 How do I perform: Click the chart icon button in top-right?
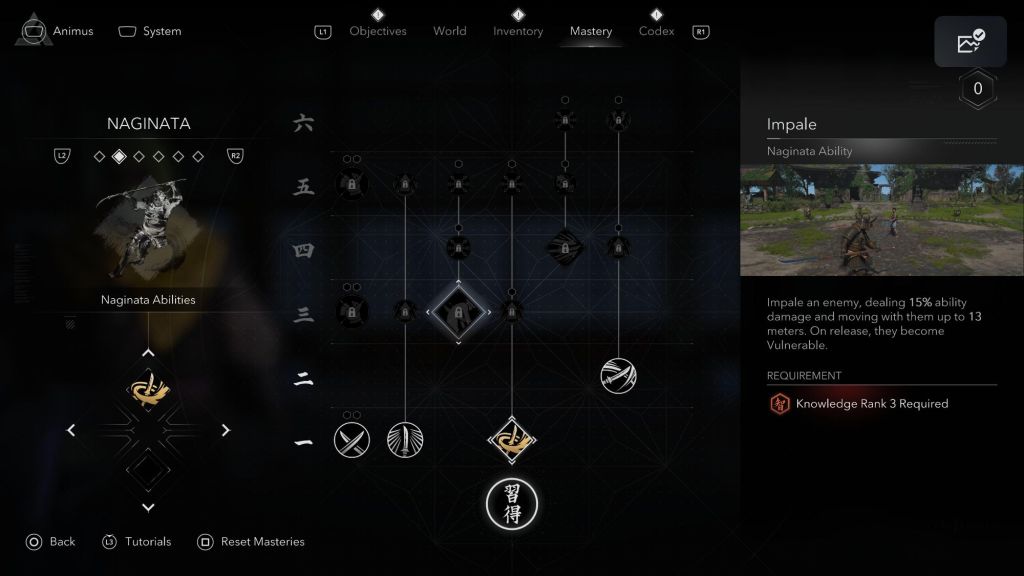pos(970,42)
